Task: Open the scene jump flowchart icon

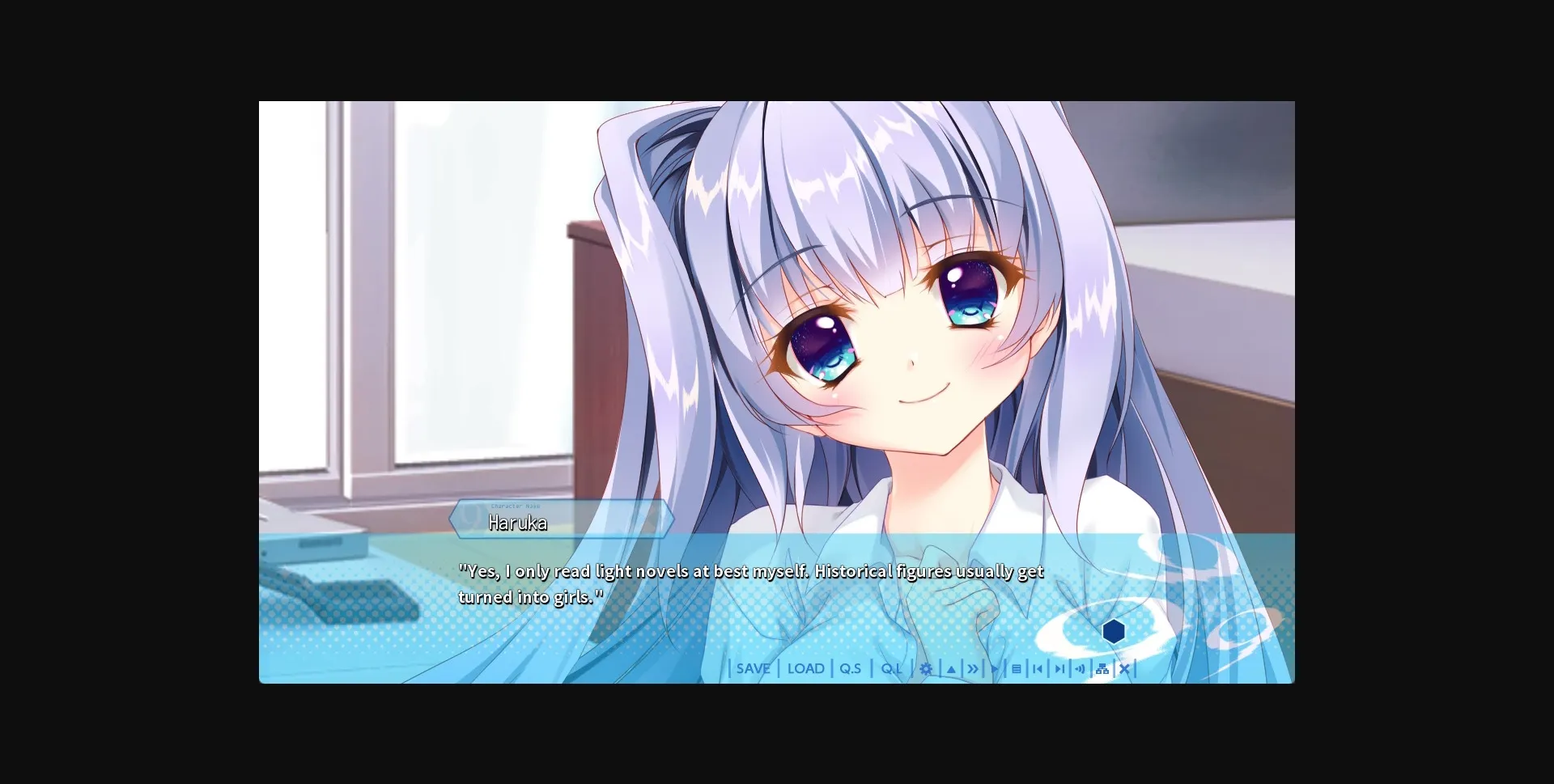Action: coord(1102,668)
